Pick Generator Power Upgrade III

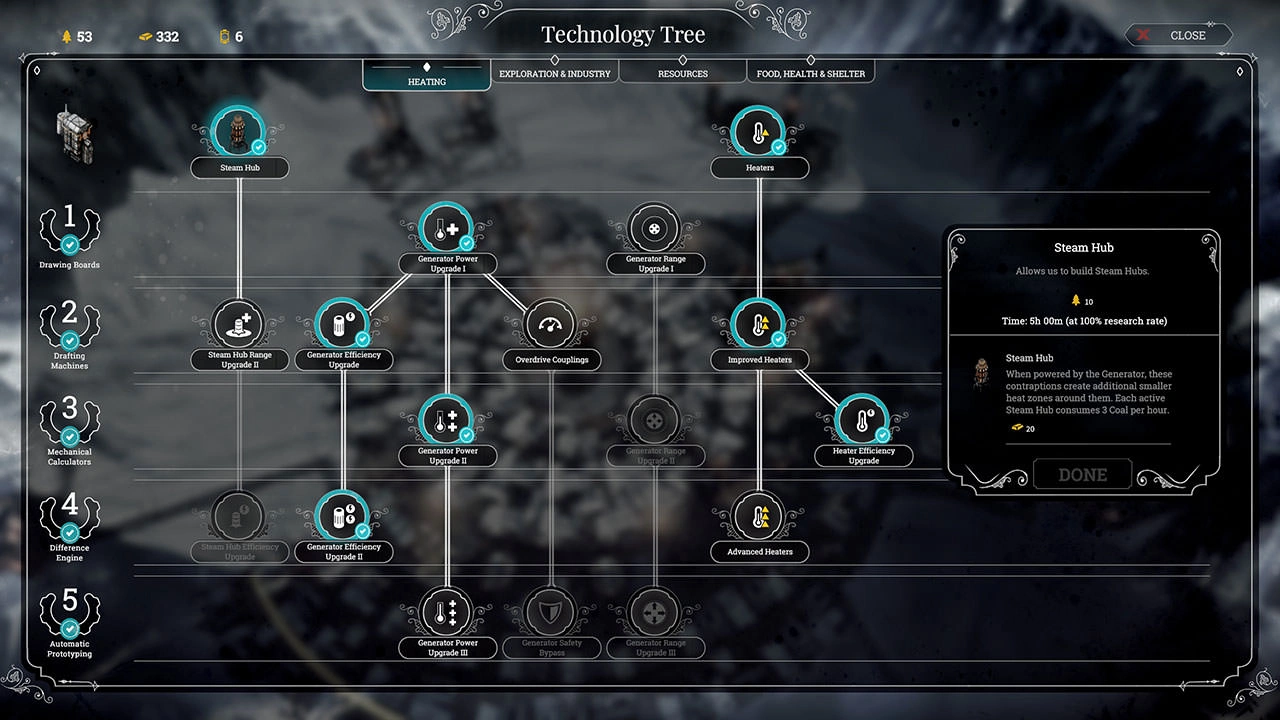coord(447,614)
